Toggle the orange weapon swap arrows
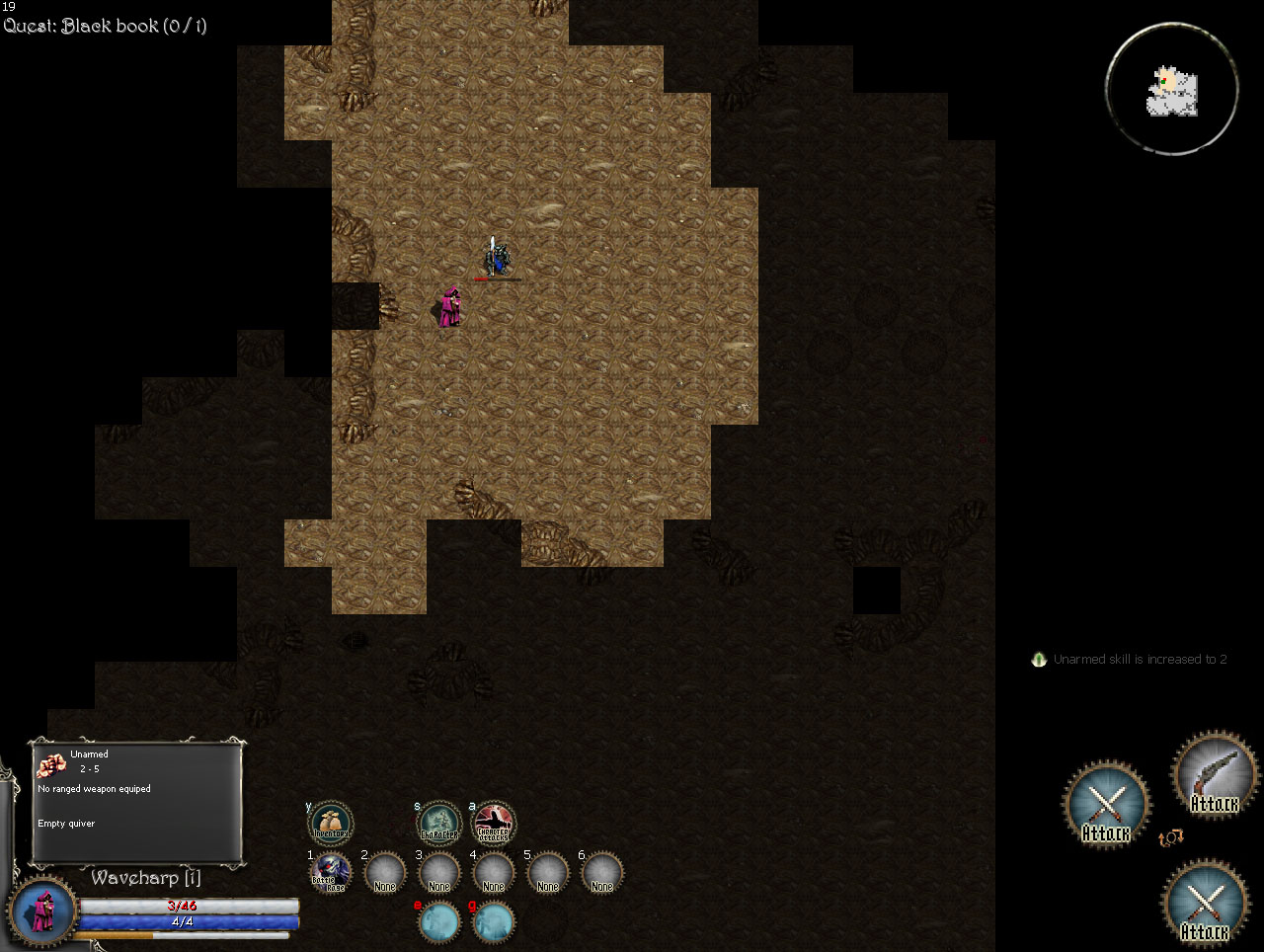 pyautogui.click(x=1171, y=838)
